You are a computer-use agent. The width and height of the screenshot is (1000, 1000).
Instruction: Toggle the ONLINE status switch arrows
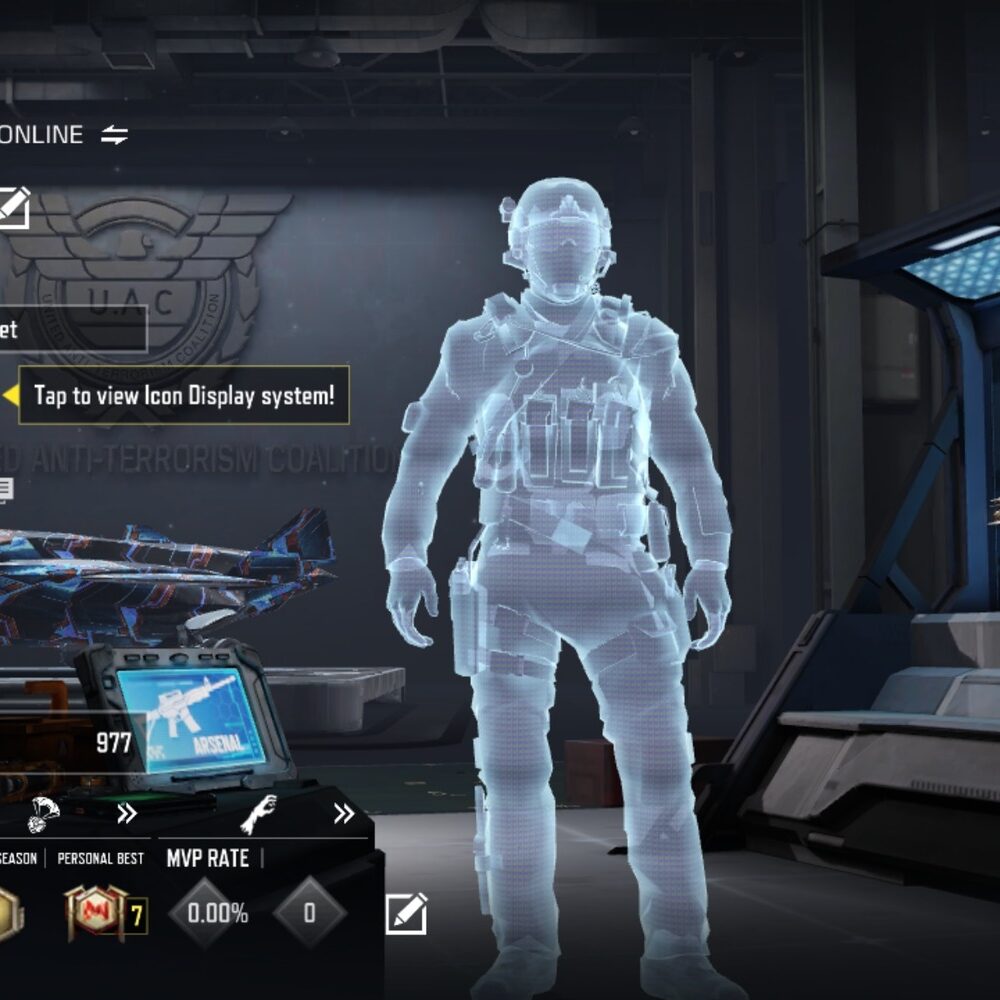(x=115, y=135)
